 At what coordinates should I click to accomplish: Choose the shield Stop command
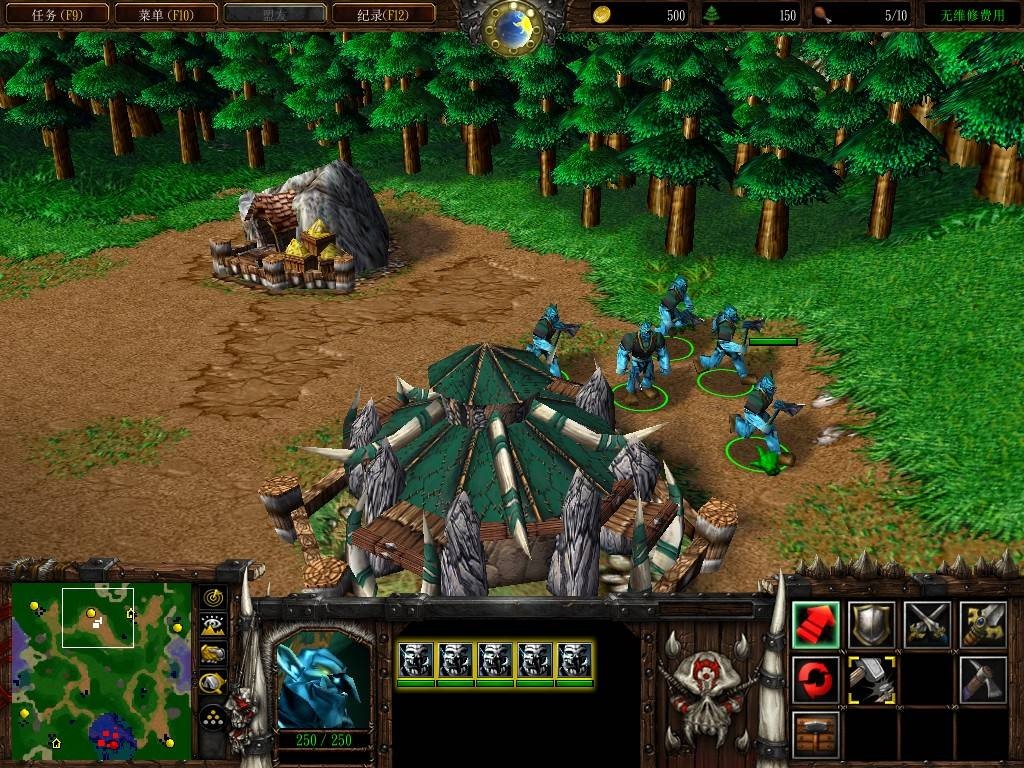coord(872,625)
